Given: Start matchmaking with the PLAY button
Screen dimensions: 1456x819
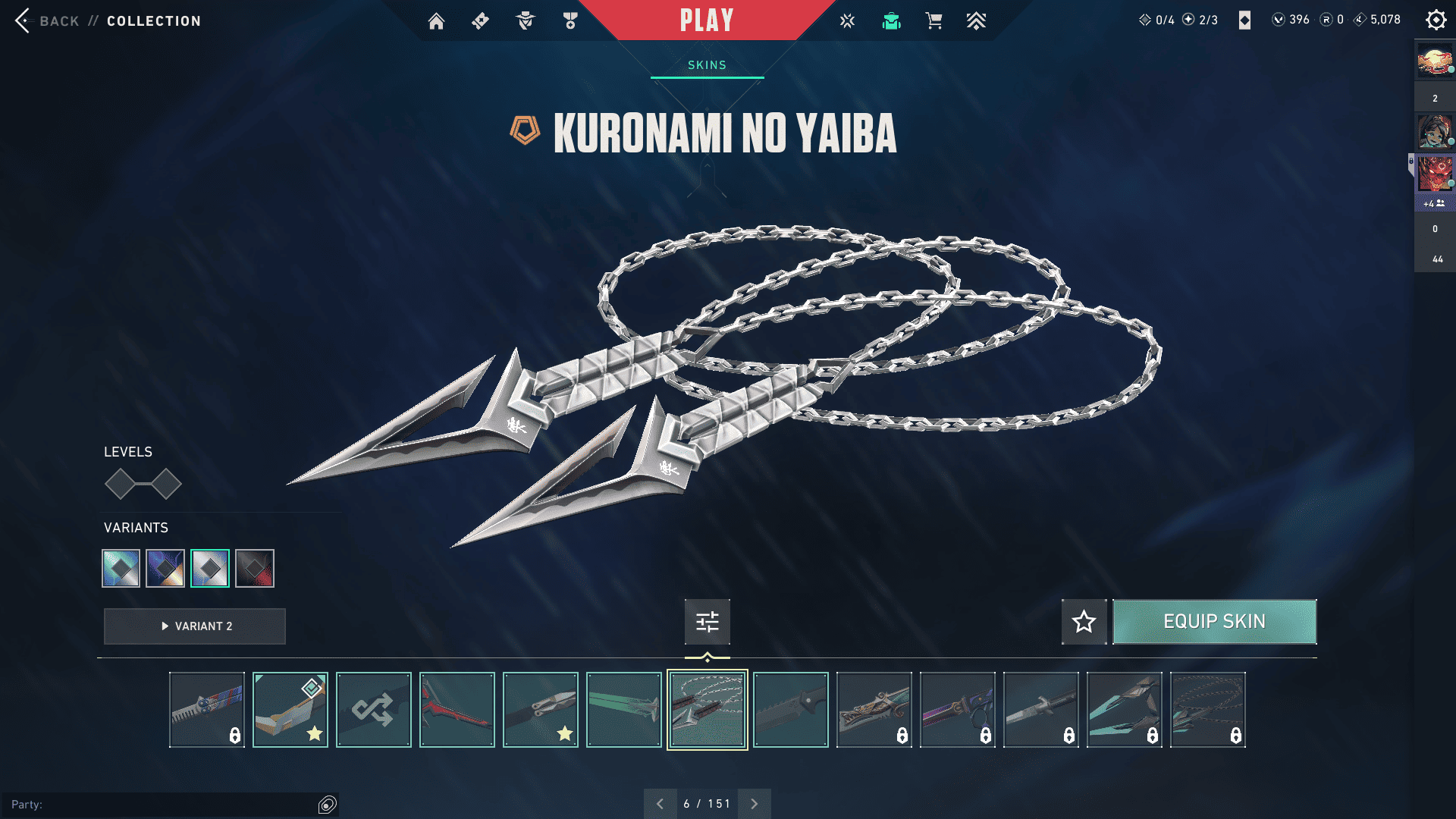Looking at the screenshot, I should [x=706, y=20].
